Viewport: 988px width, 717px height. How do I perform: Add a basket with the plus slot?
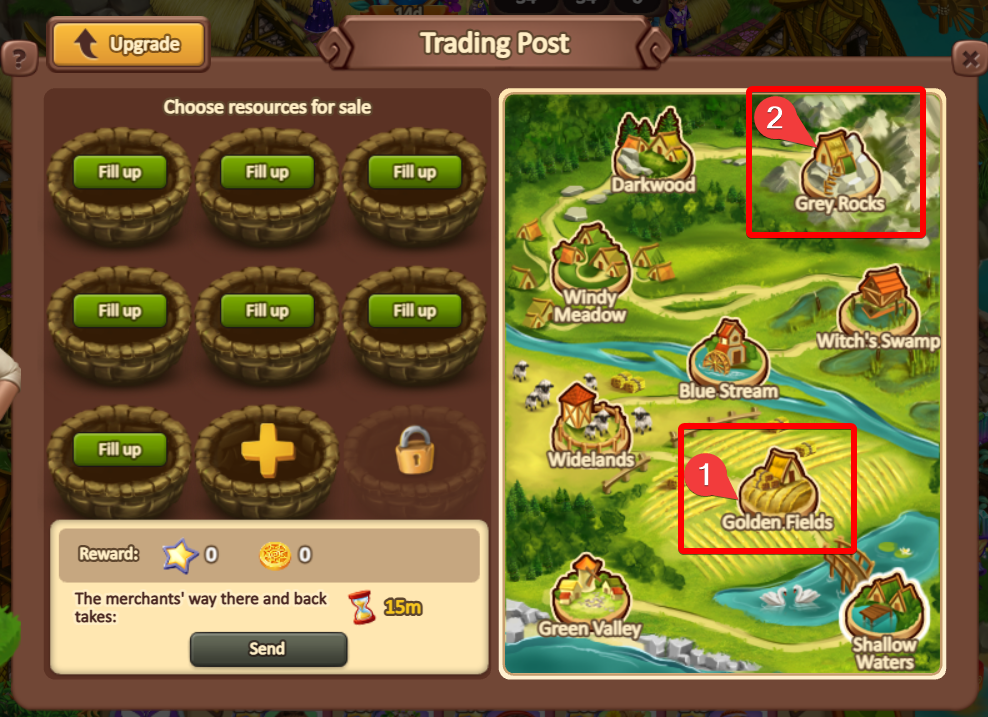coord(265,453)
